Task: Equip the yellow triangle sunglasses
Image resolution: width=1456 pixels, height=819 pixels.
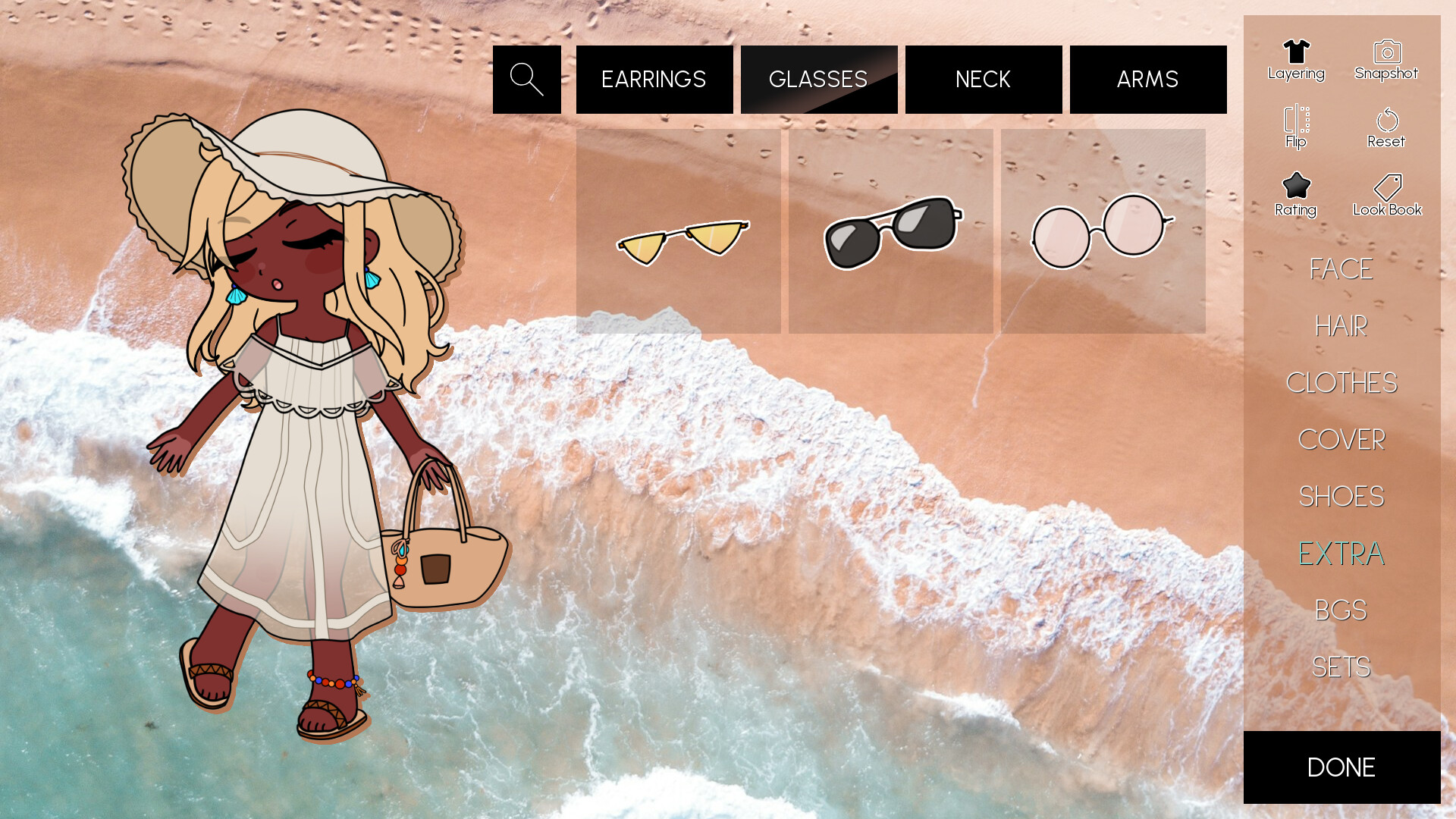Action: (678, 231)
